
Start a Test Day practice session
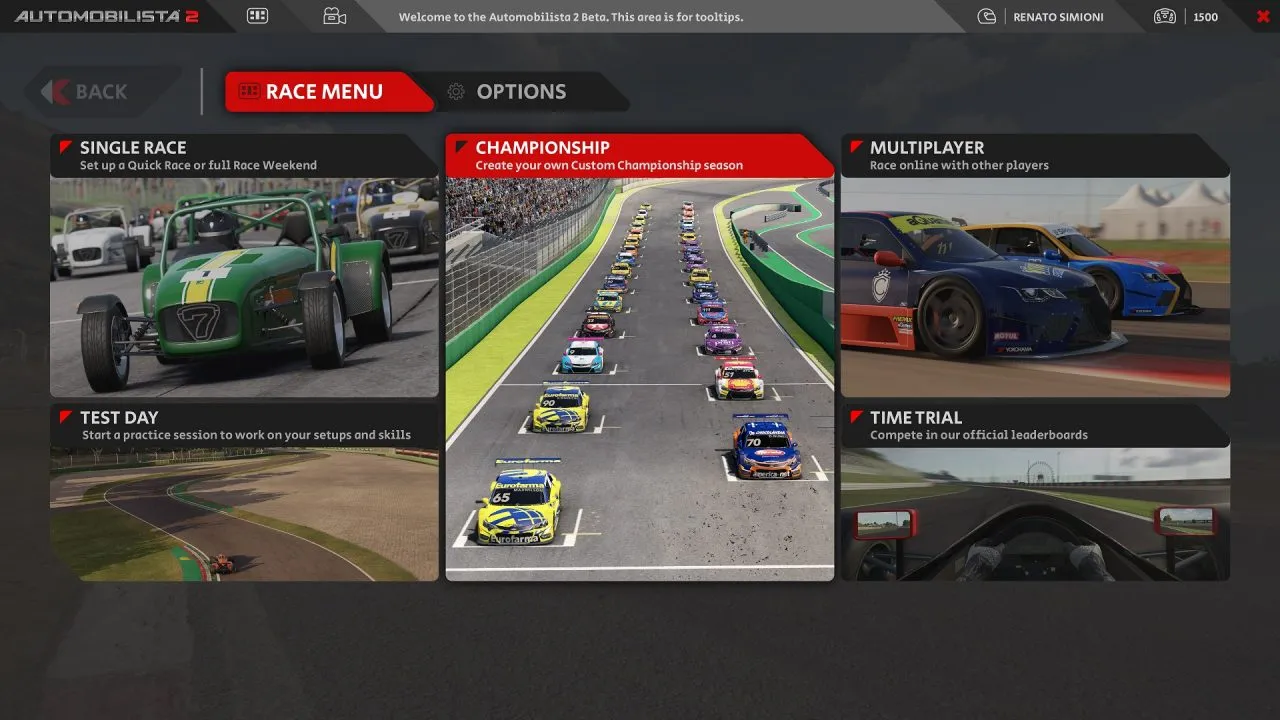[x=244, y=492]
